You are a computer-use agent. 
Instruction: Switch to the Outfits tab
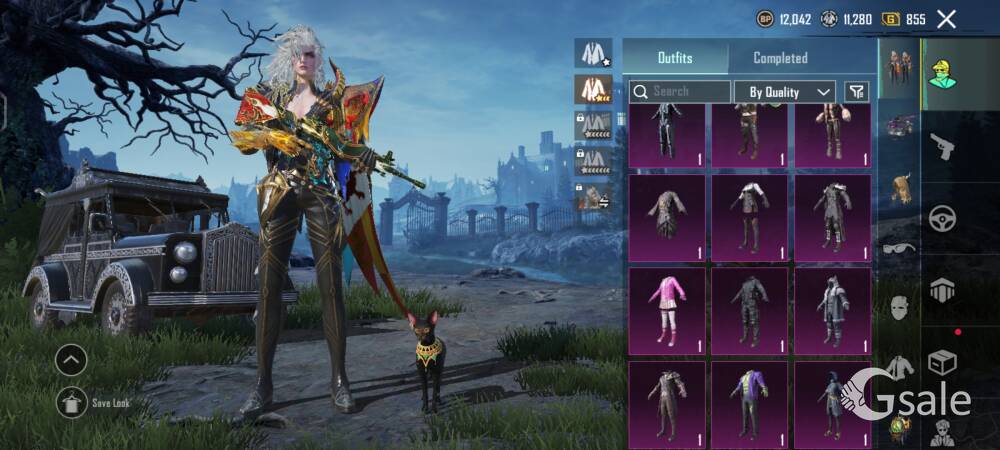(674, 58)
